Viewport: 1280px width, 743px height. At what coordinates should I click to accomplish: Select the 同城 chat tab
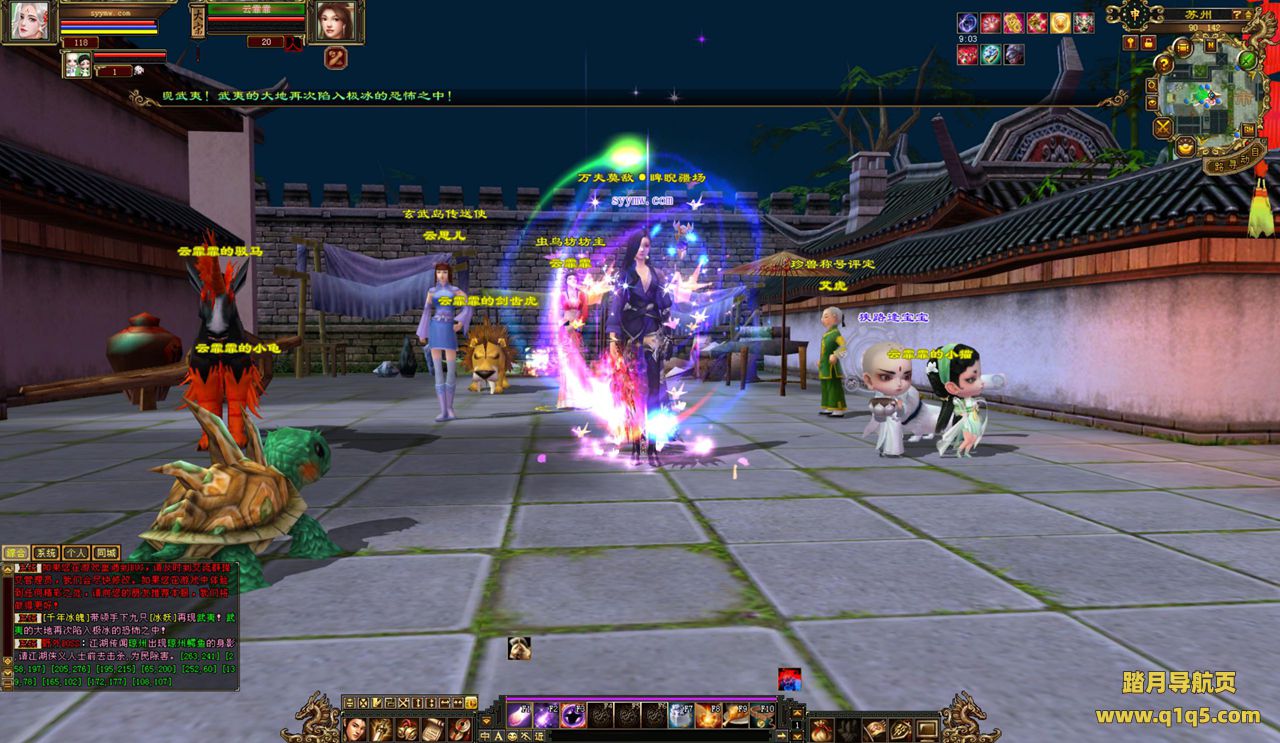click(x=105, y=552)
